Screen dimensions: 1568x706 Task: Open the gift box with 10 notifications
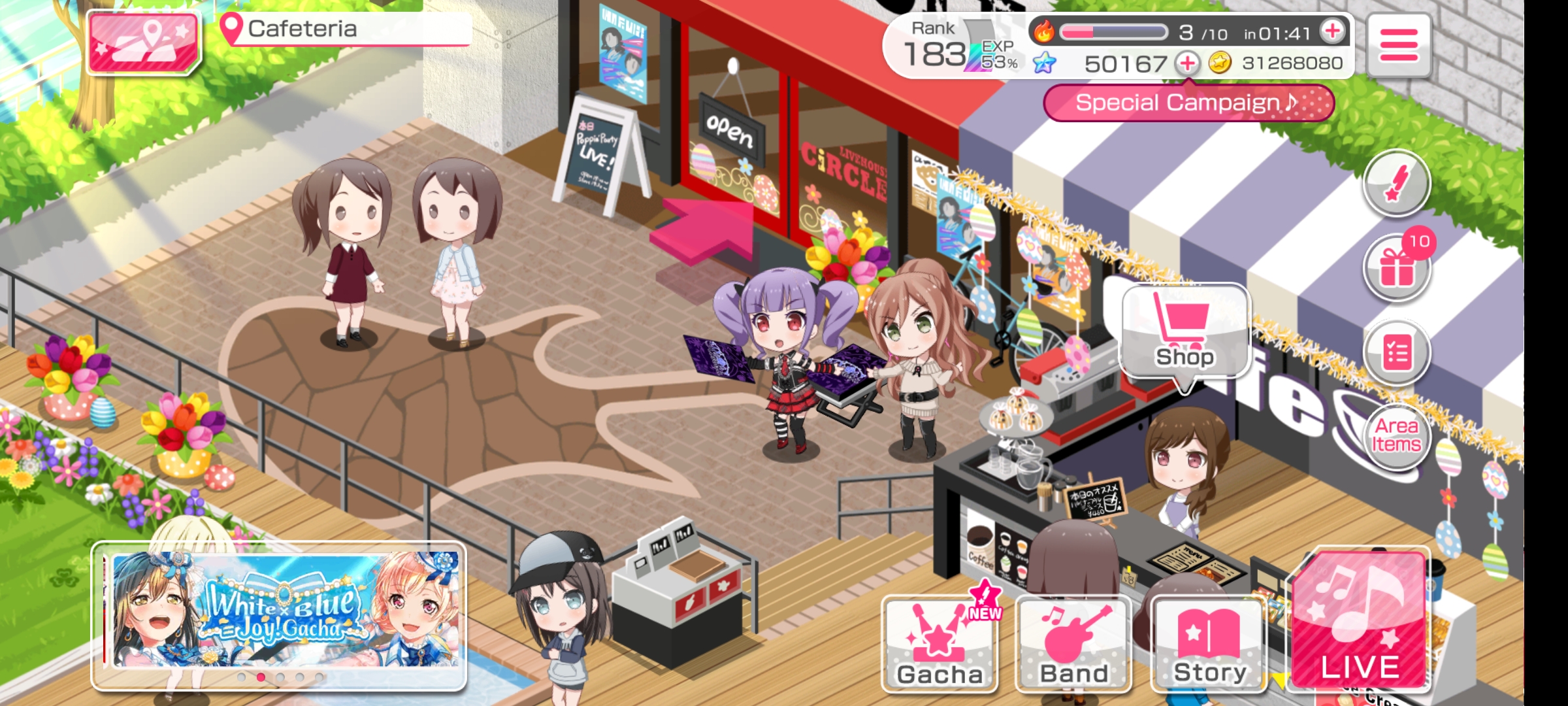(1397, 267)
